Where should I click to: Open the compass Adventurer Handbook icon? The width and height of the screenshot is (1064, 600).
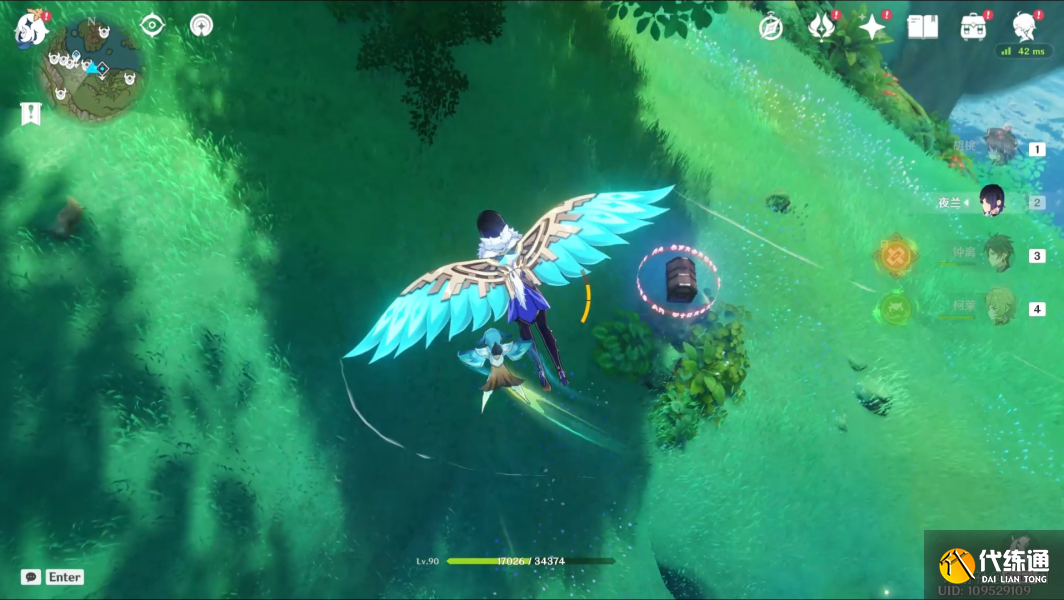coord(770,27)
